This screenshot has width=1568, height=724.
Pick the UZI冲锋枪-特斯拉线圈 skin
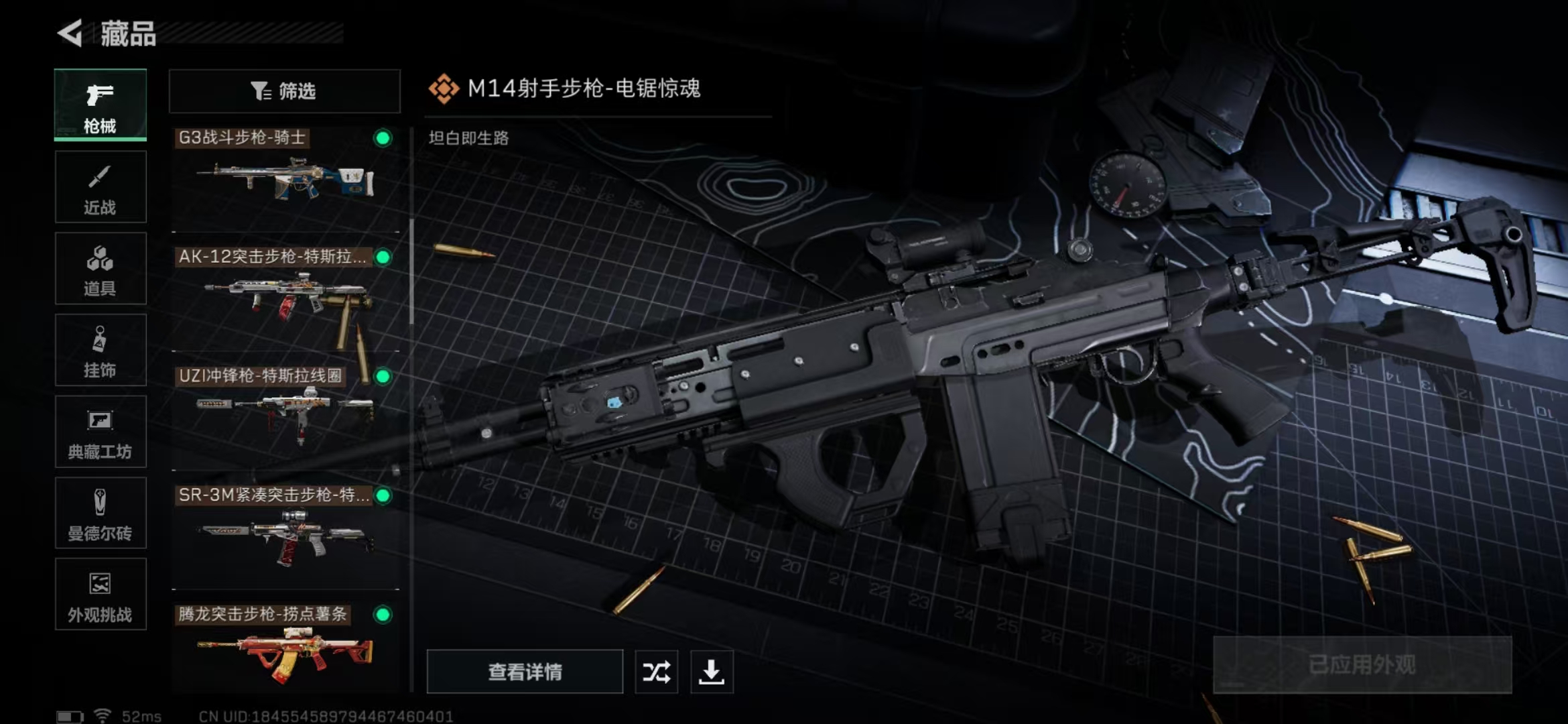[285, 416]
